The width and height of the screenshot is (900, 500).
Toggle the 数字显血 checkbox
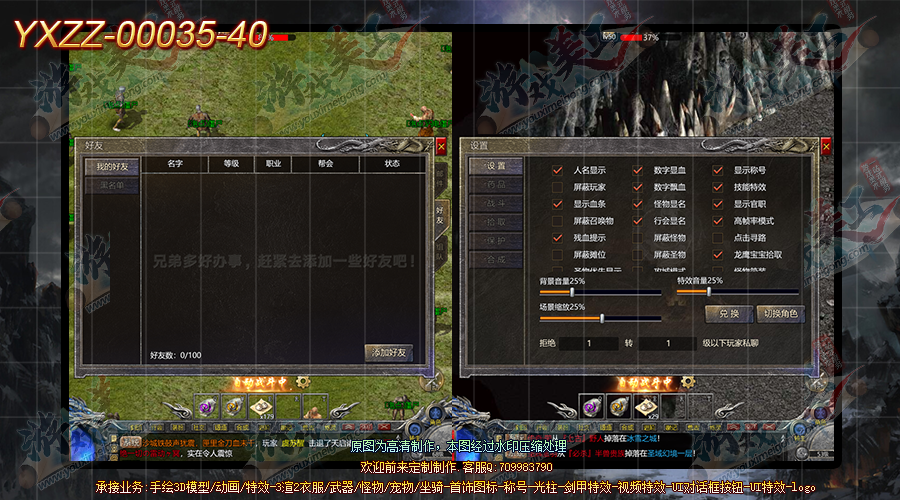click(638, 170)
